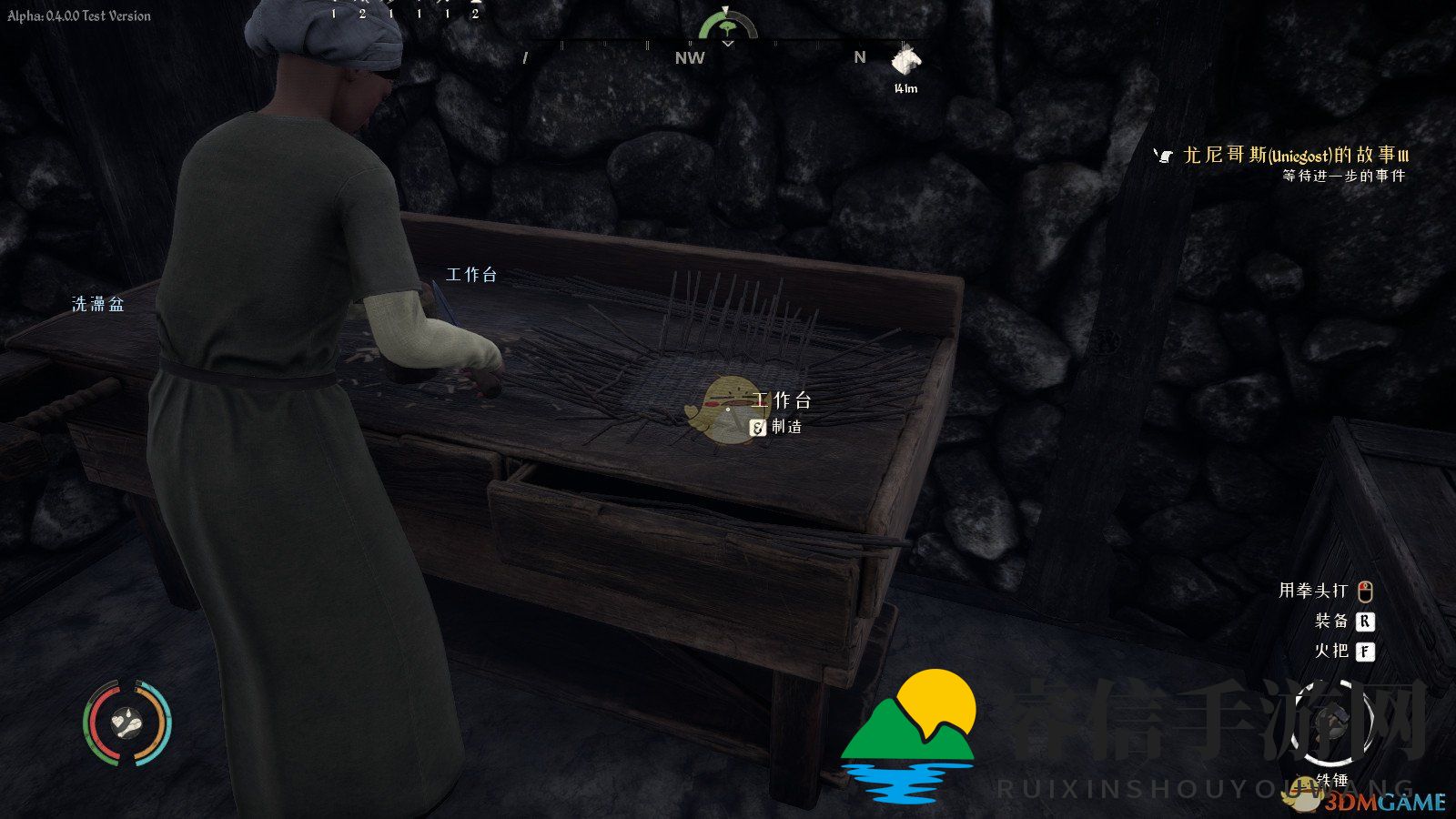Select the quest marker on the compass
The image size is (1456, 819).
[x=905, y=62]
